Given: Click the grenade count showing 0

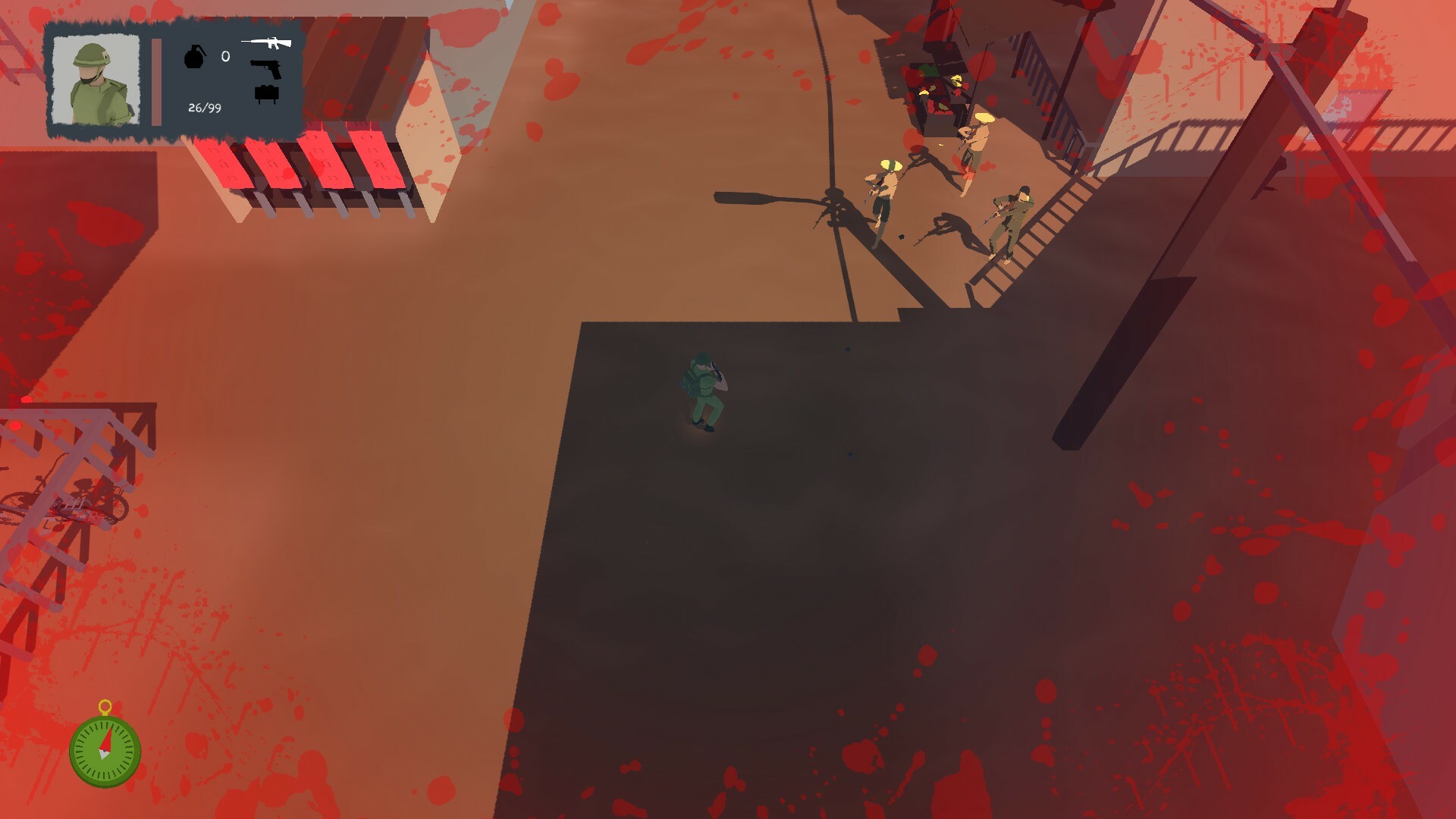Looking at the screenshot, I should (224, 55).
